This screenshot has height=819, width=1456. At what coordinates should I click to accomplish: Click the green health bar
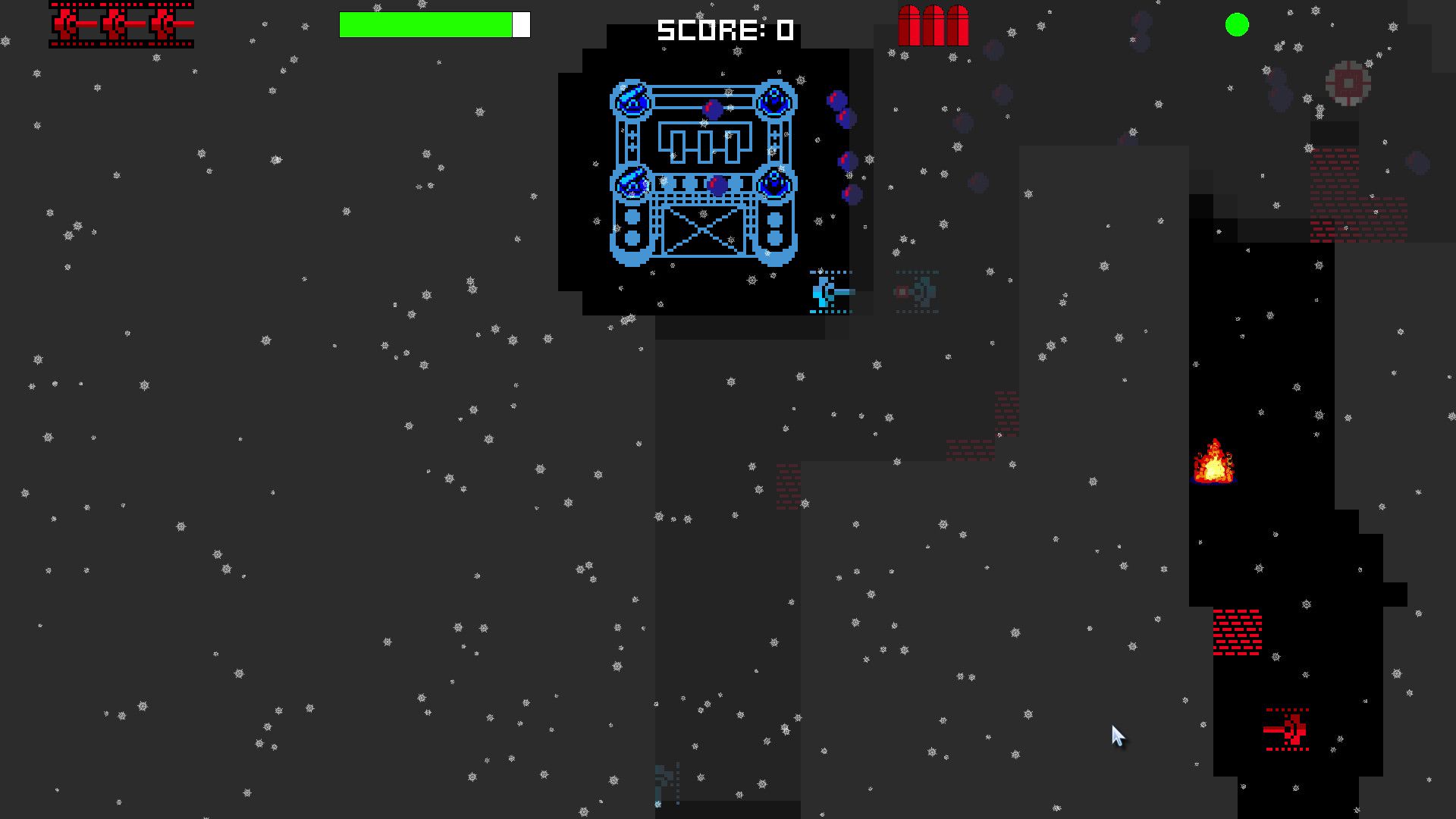(426, 24)
